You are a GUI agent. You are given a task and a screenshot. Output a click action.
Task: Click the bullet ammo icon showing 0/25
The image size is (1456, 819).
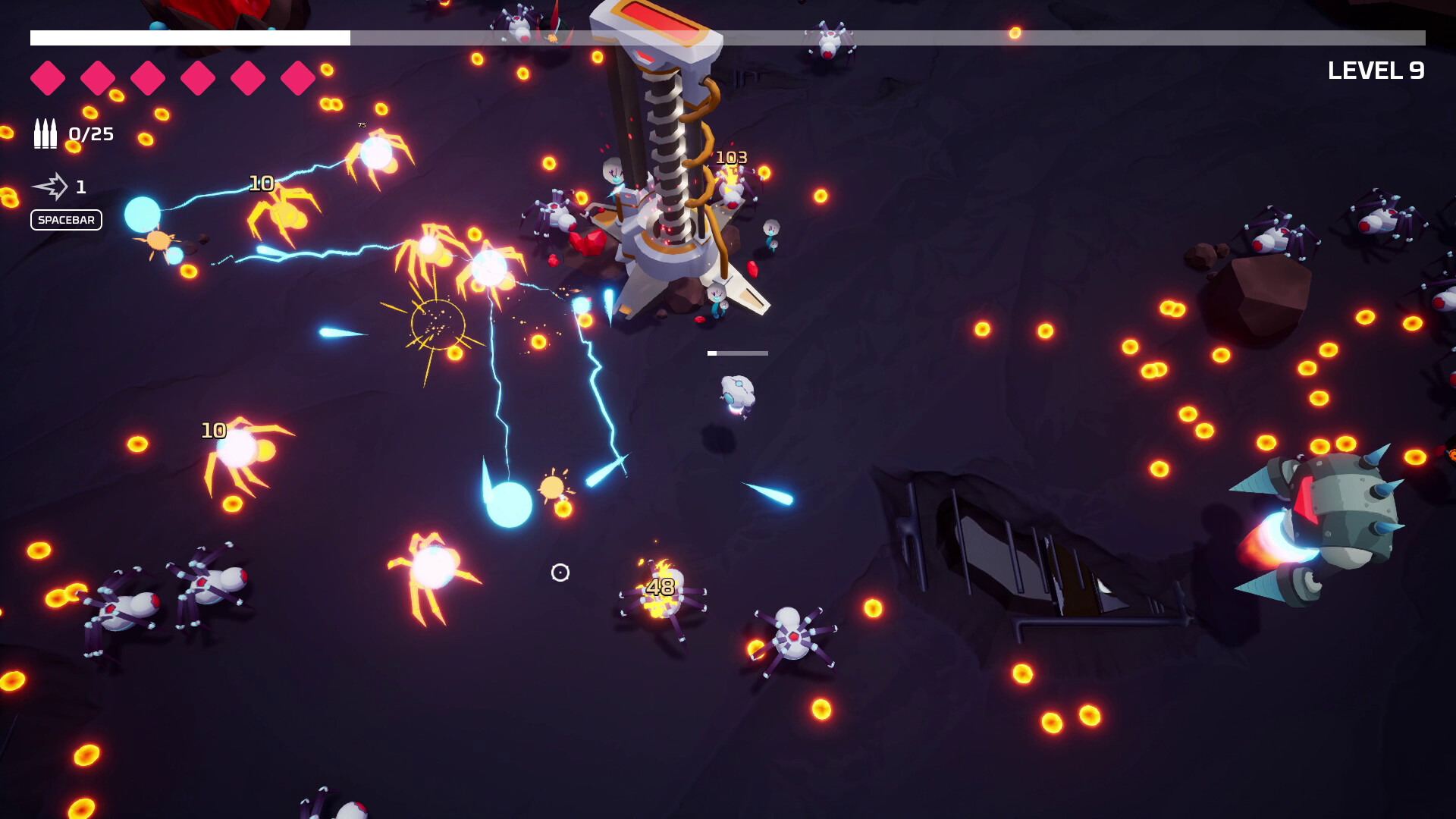click(45, 133)
